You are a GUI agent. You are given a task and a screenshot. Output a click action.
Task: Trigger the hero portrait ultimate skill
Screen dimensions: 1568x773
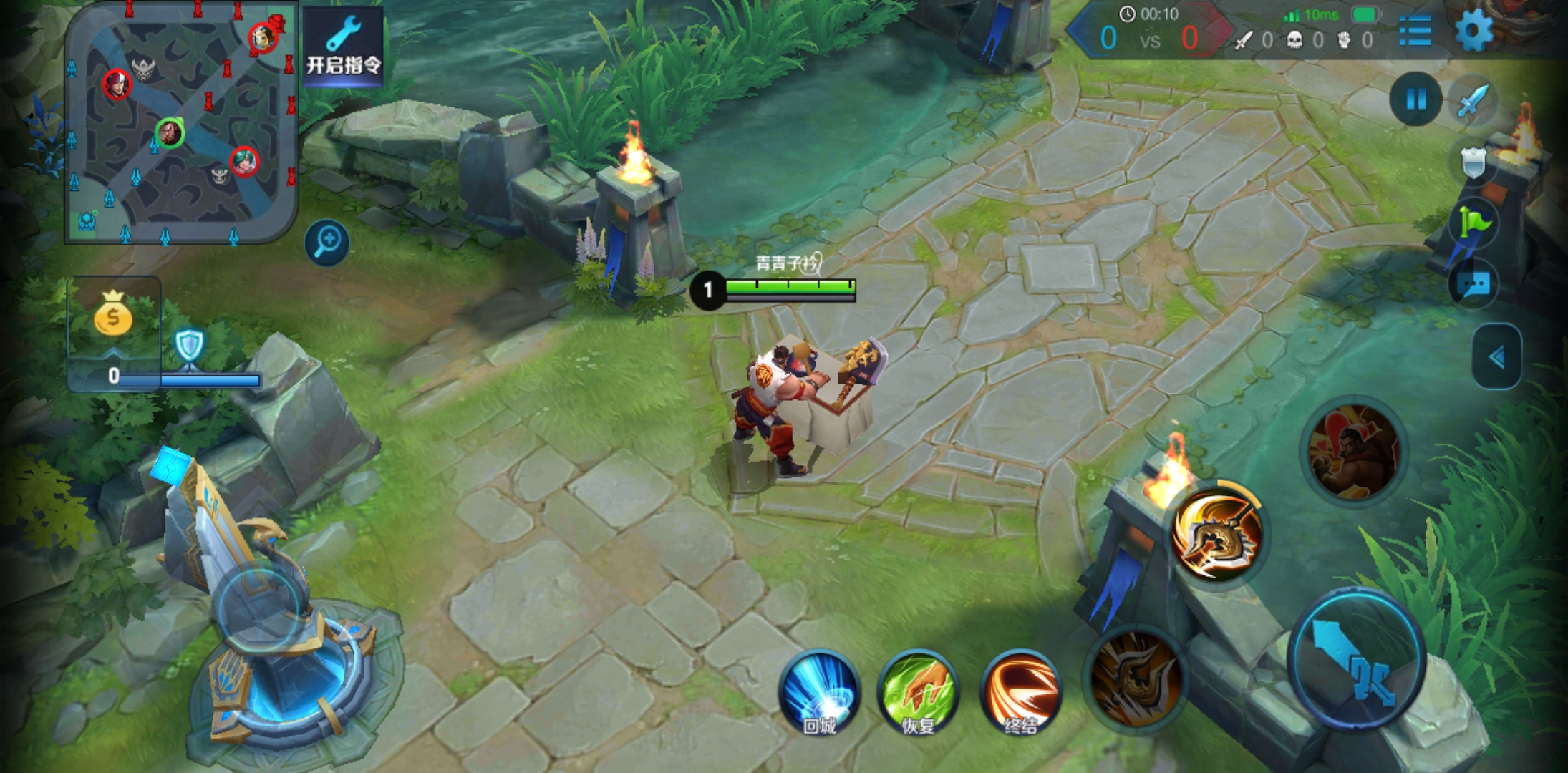1352,450
